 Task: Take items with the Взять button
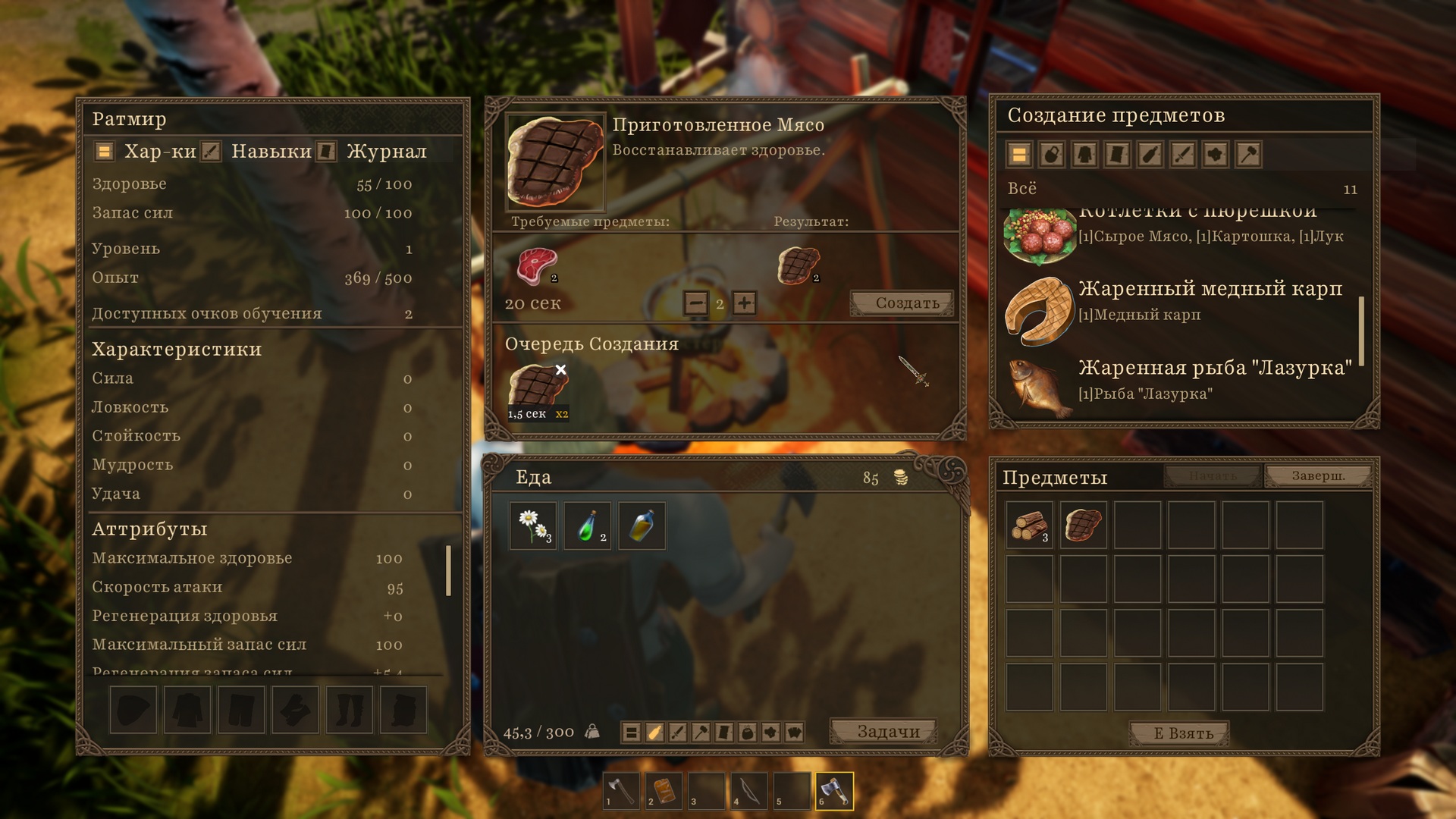coord(1180,733)
